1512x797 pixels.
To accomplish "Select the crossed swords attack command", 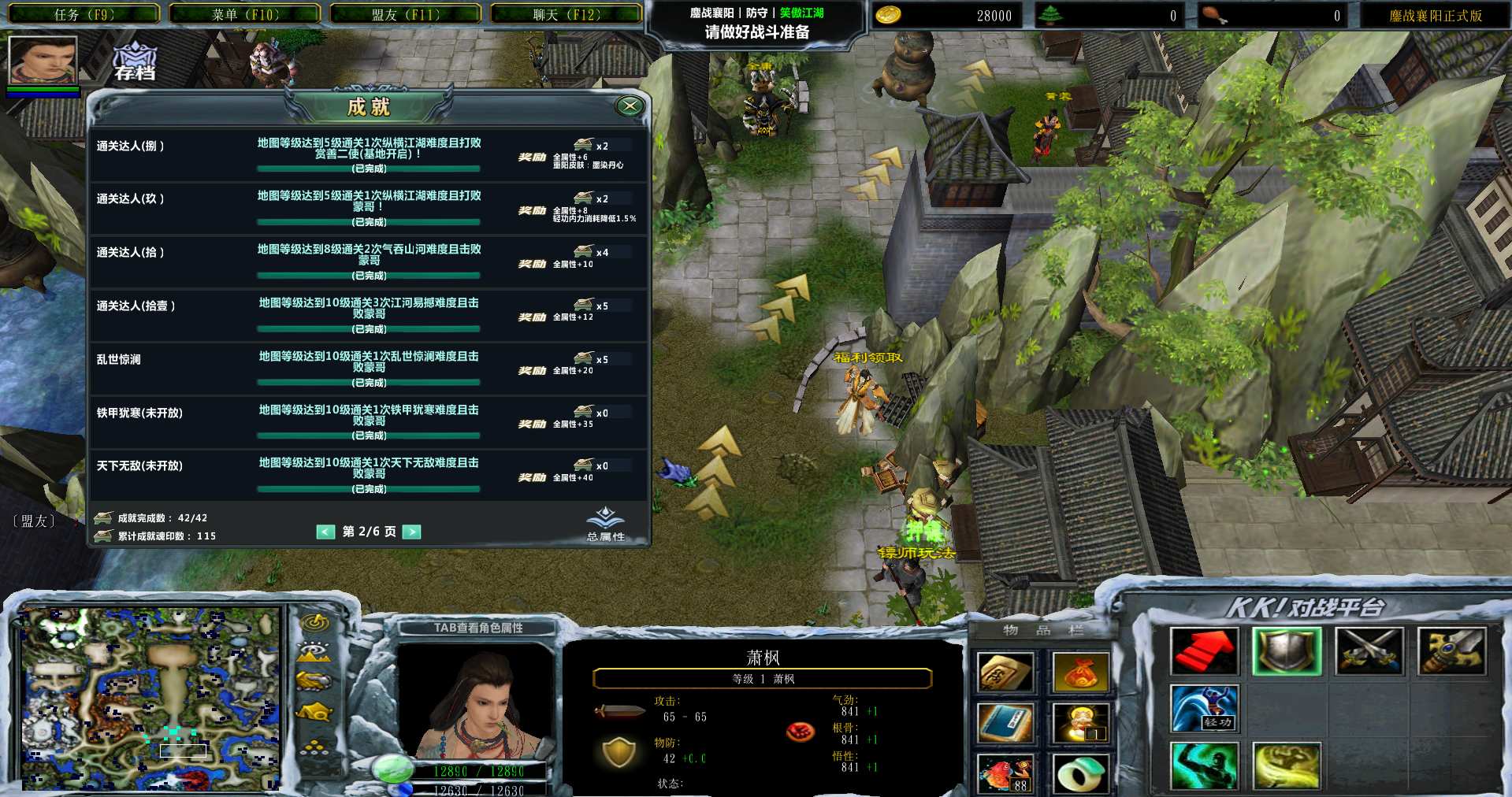I will [1369, 651].
